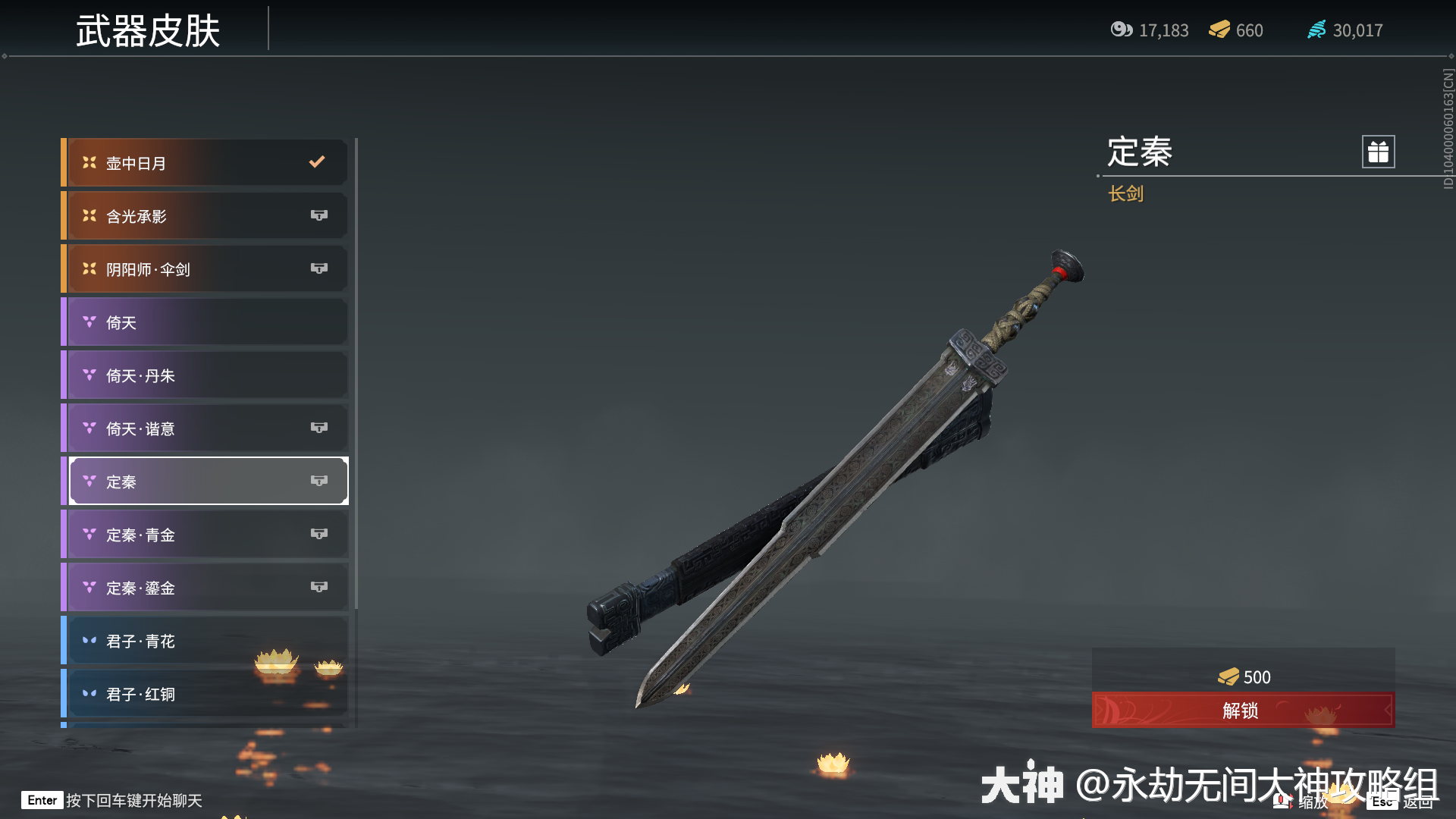Click the preview toggle on 倚天·谐意 row
This screenshot has height=819, width=1456.
[319, 428]
